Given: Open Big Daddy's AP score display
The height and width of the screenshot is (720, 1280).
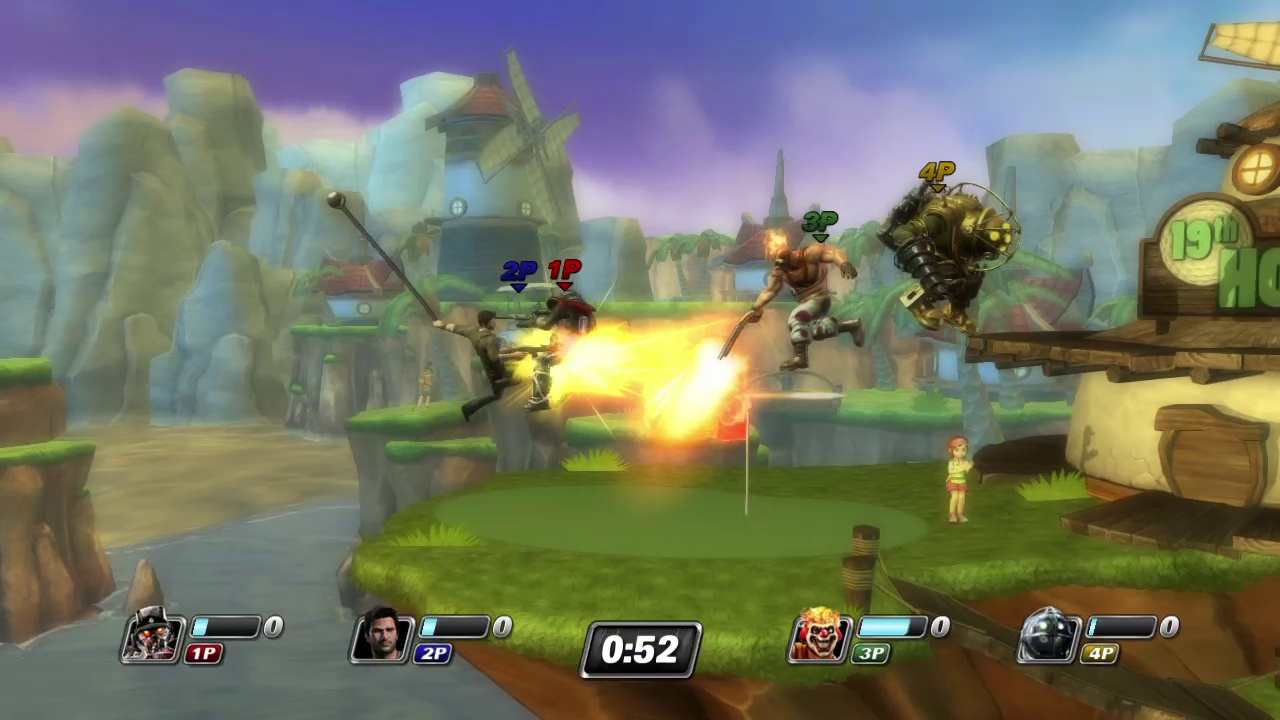Looking at the screenshot, I should [x=1169, y=626].
